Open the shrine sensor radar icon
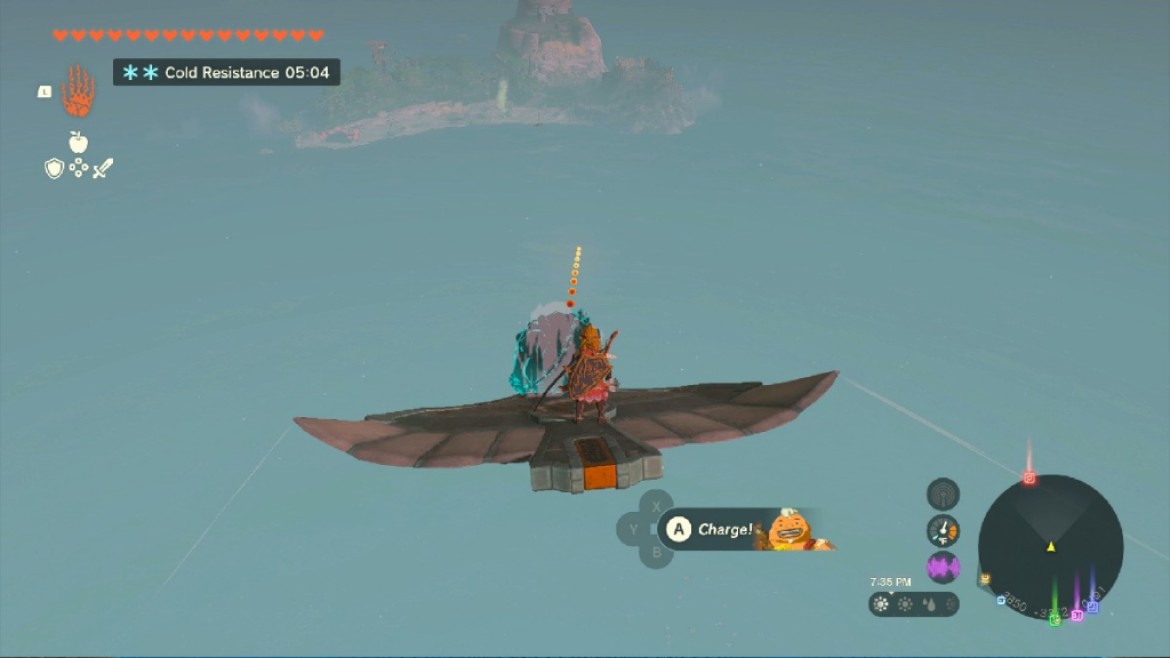Viewport: 1170px width, 658px height. point(943,493)
